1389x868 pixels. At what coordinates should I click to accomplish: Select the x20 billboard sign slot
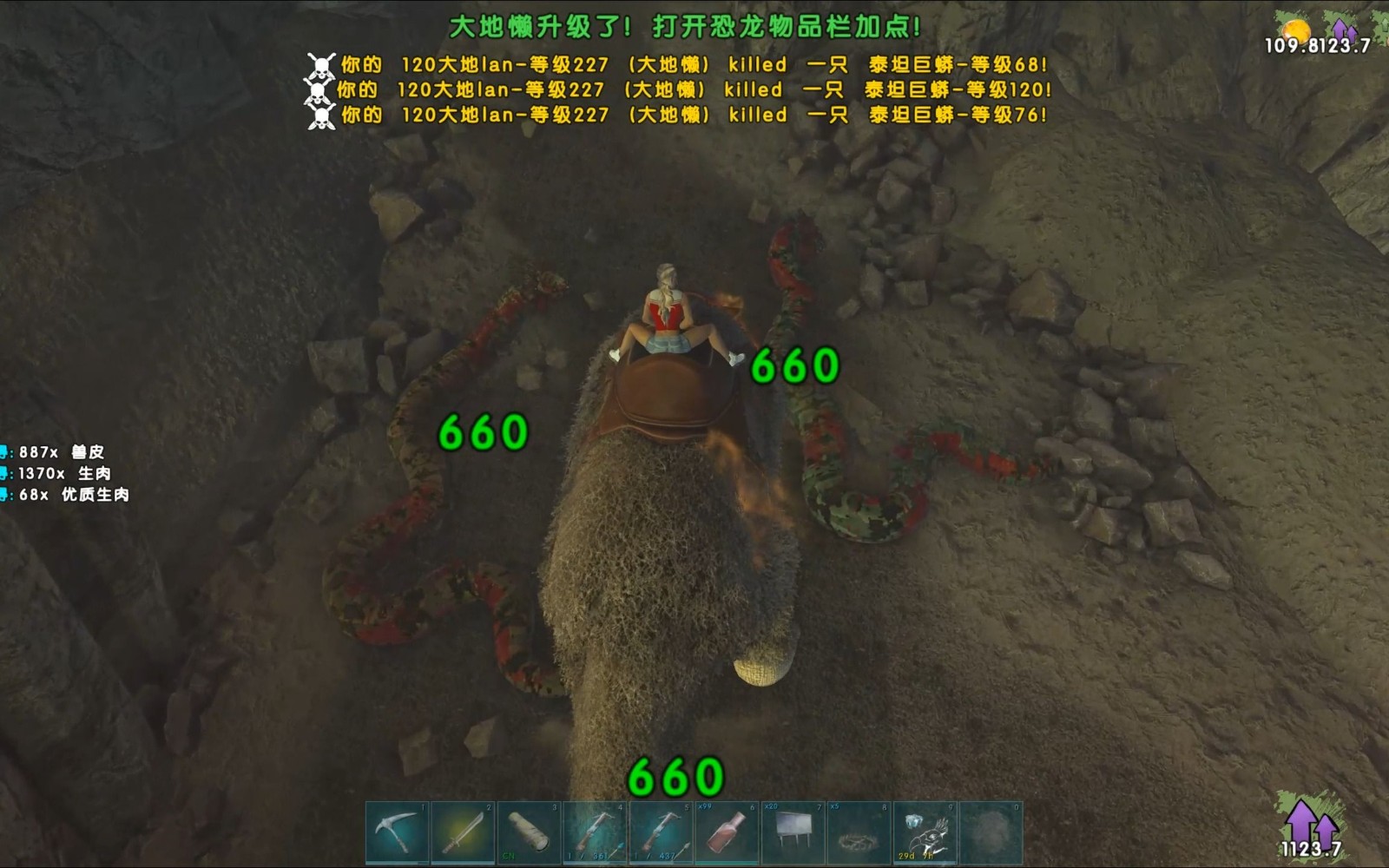(x=794, y=833)
